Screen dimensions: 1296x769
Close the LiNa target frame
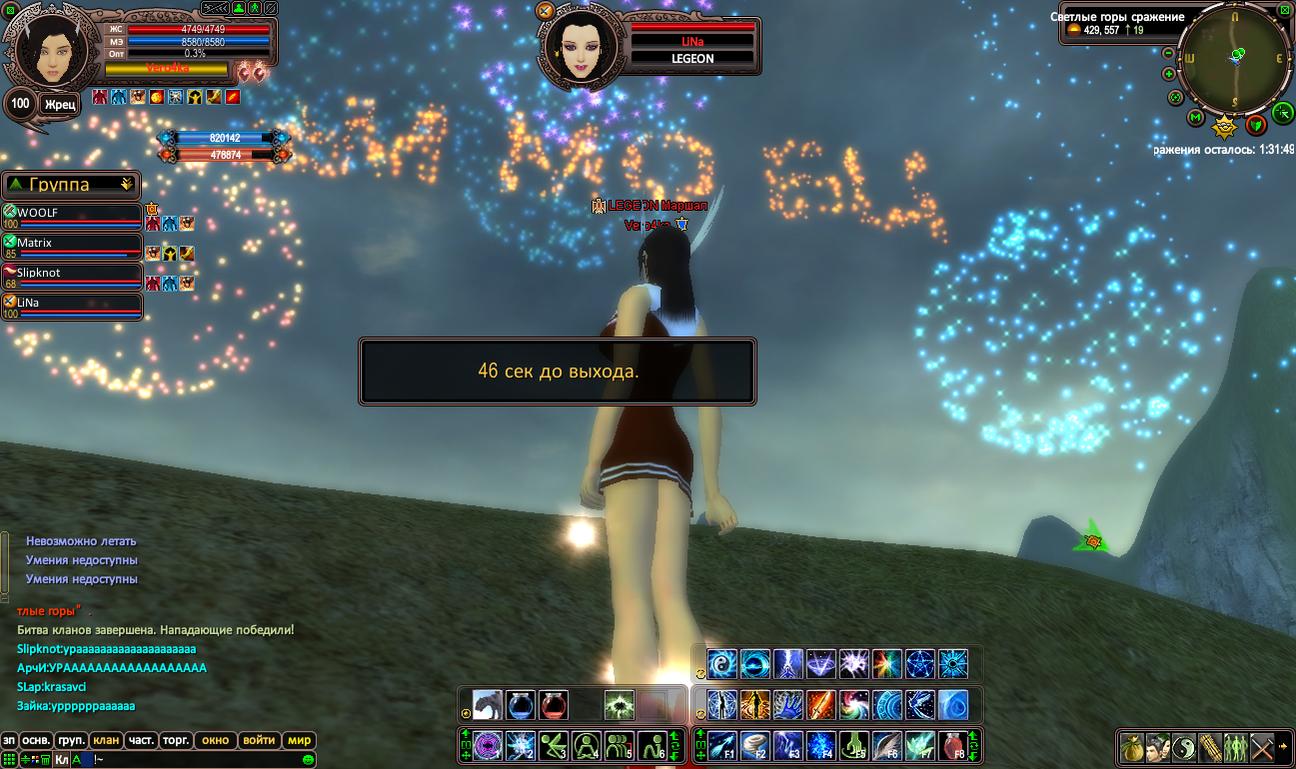click(x=545, y=11)
